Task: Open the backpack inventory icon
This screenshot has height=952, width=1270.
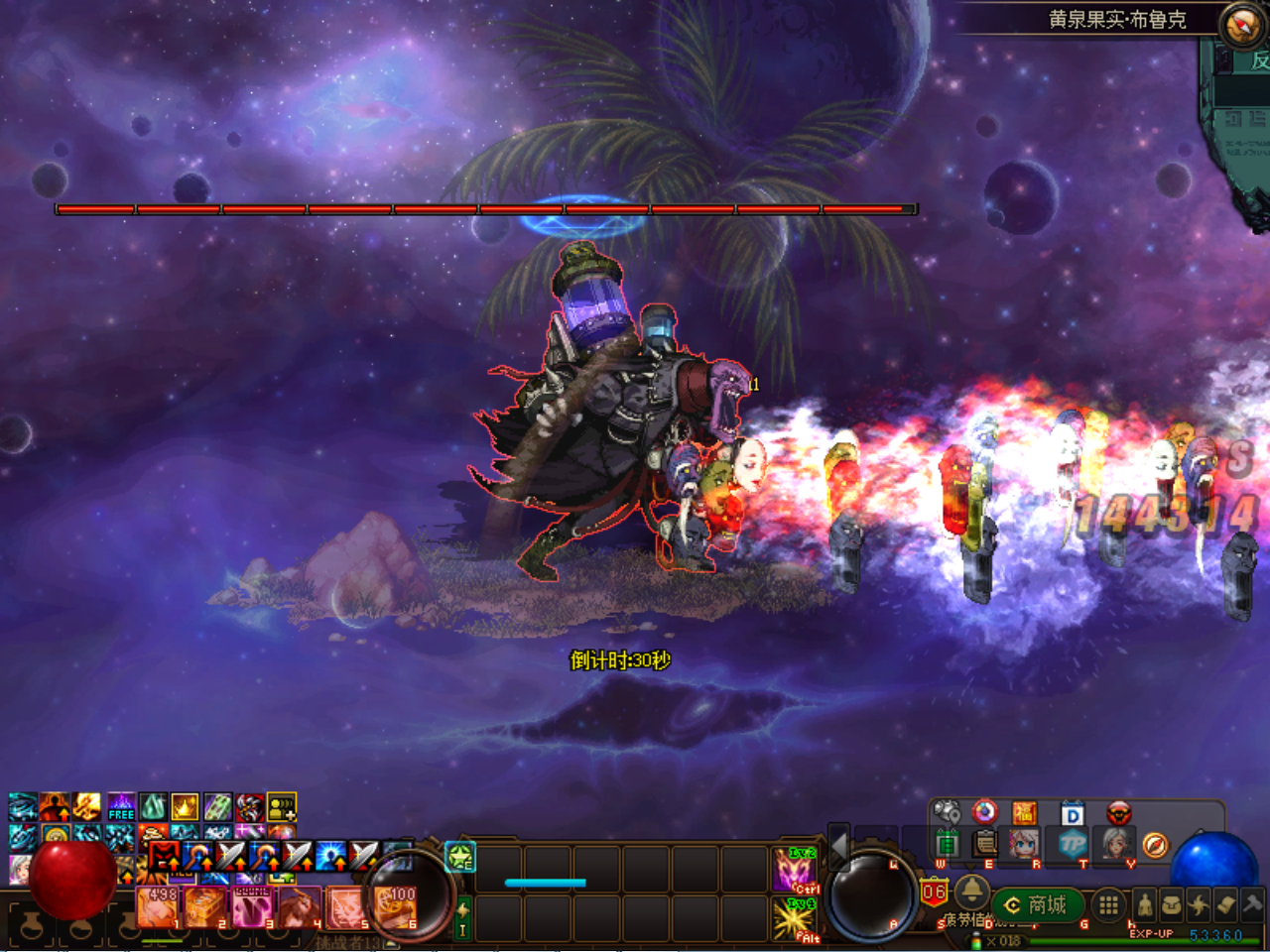Action: tap(1172, 904)
